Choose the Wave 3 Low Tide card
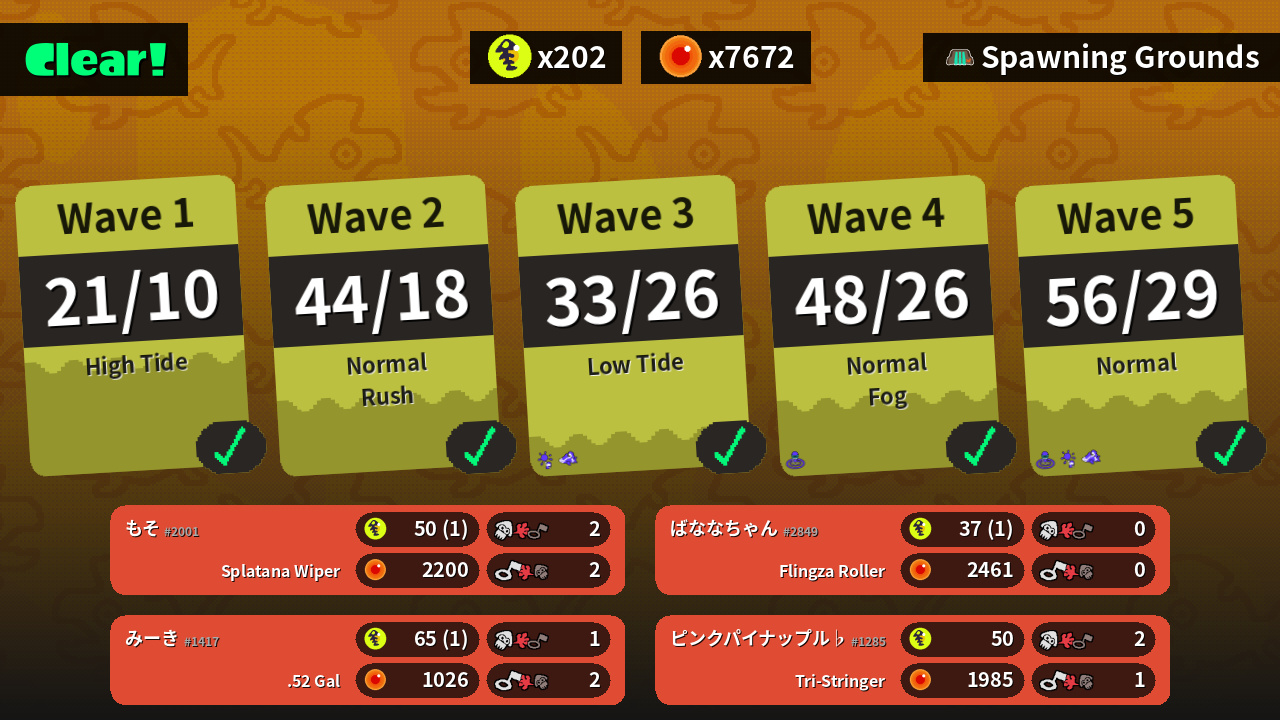The width and height of the screenshot is (1280, 720). point(632,325)
